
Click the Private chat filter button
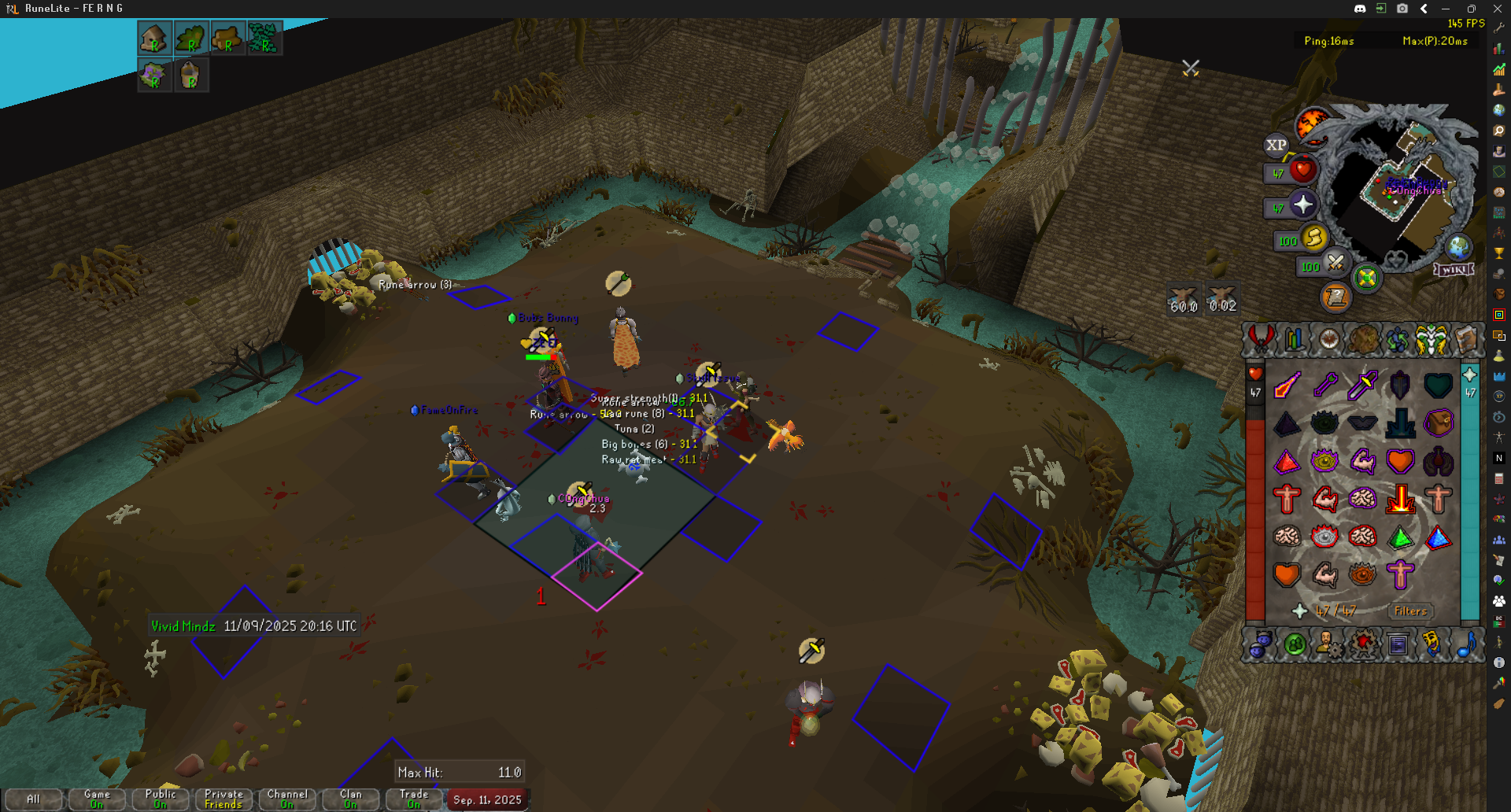coord(224,799)
